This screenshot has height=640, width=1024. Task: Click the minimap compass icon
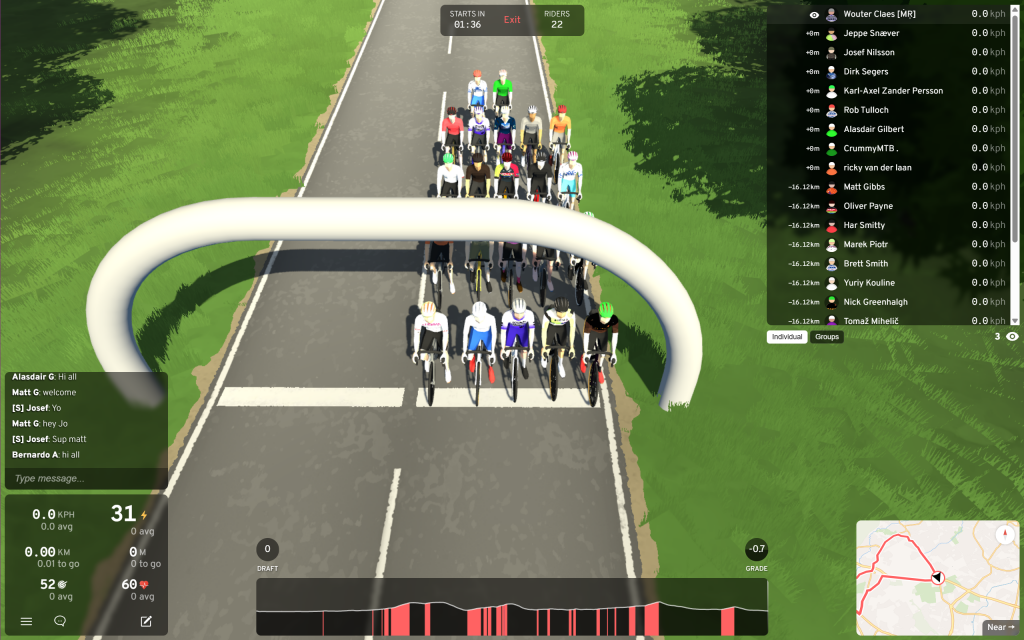coord(1004,535)
